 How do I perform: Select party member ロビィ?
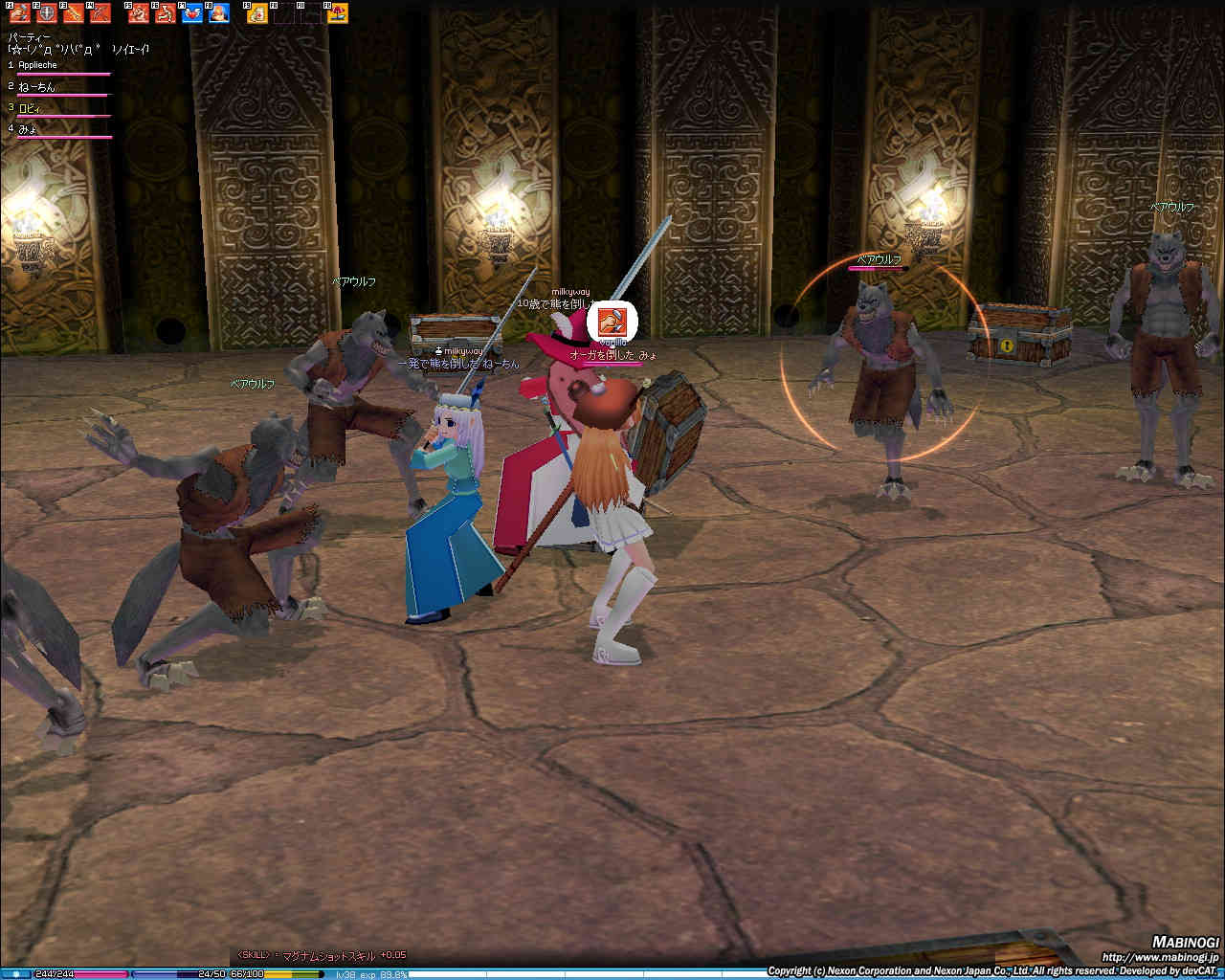tap(33, 108)
